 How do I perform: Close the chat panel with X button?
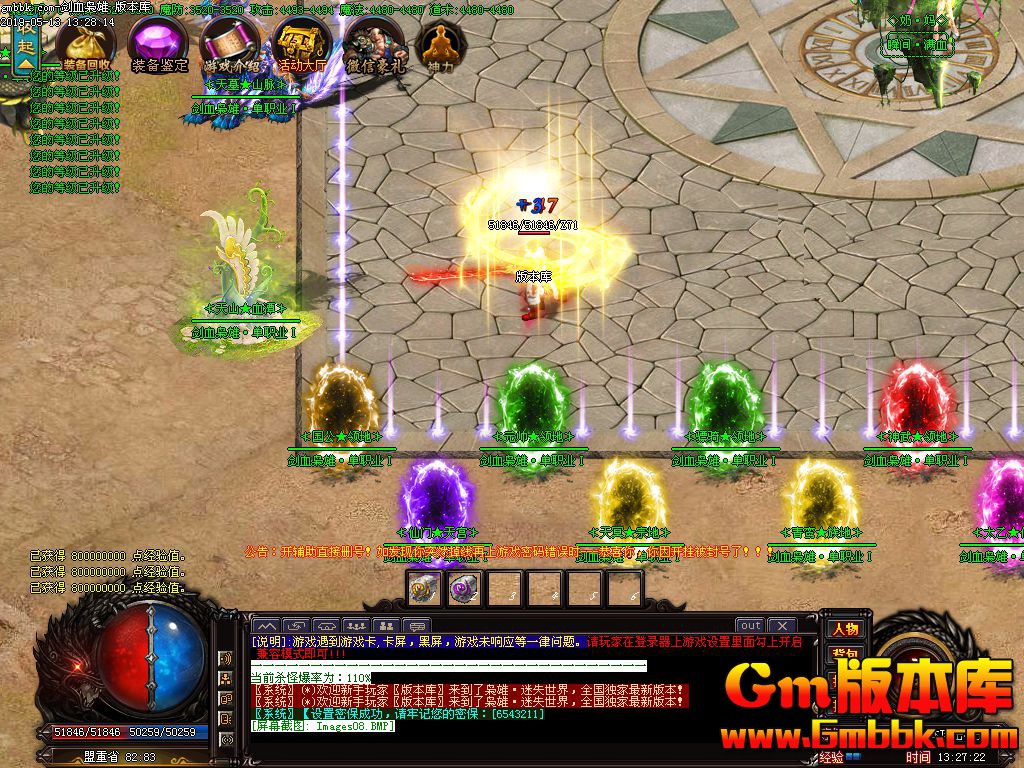(782, 626)
